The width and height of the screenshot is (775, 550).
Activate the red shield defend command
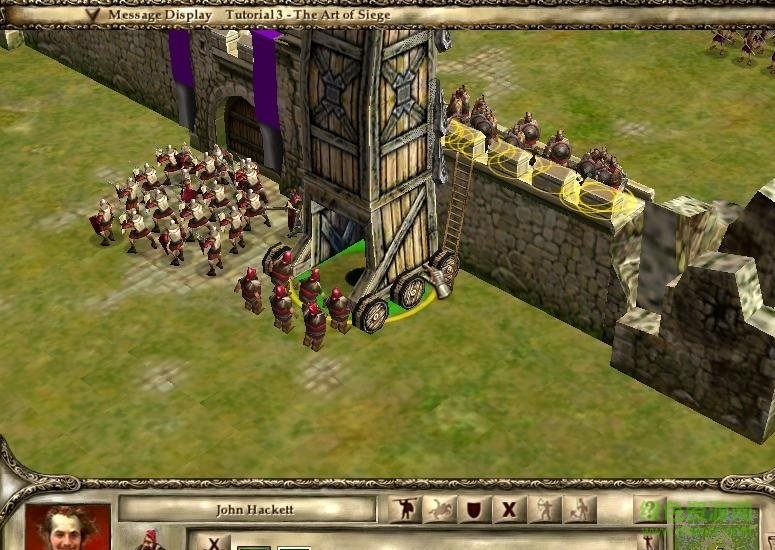click(x=475, y=509)
